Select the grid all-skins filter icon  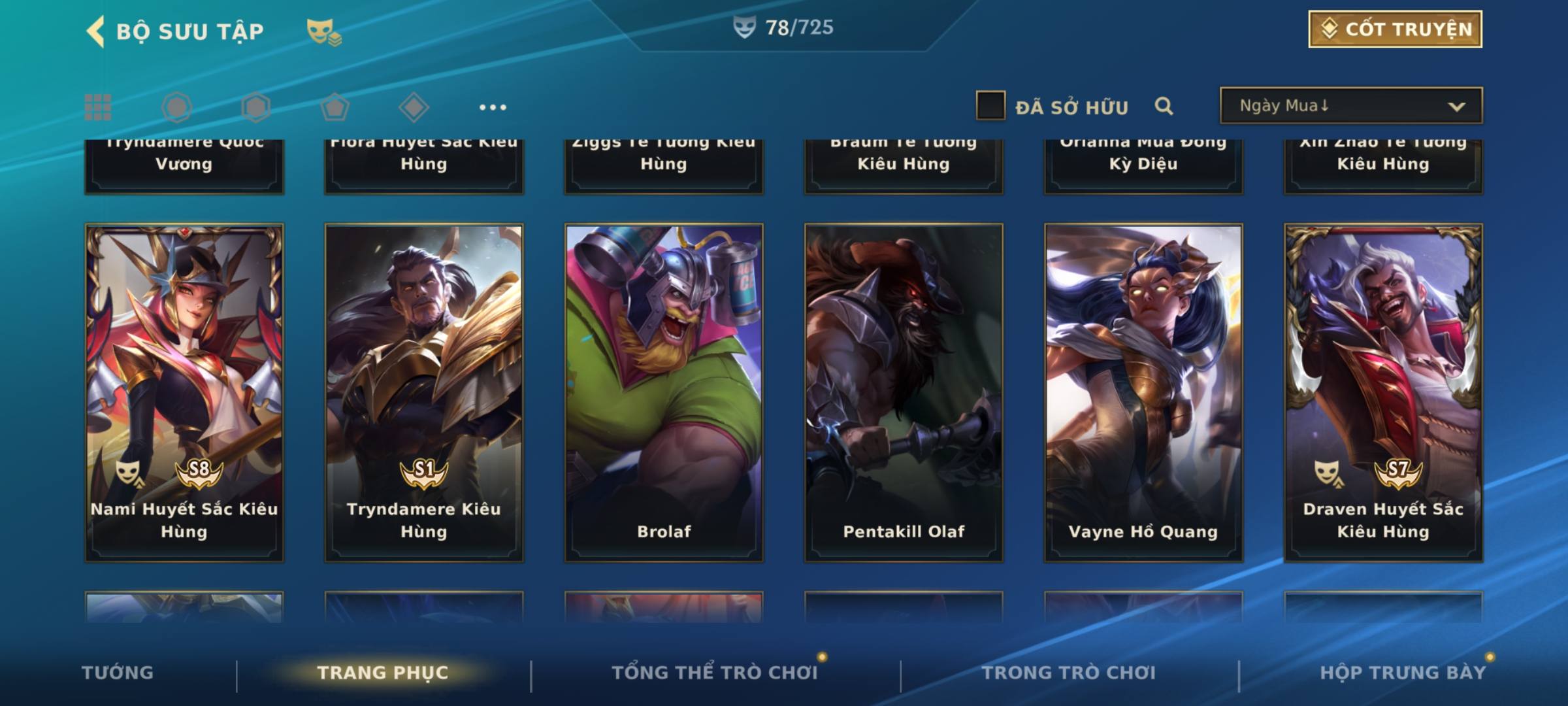98,107
